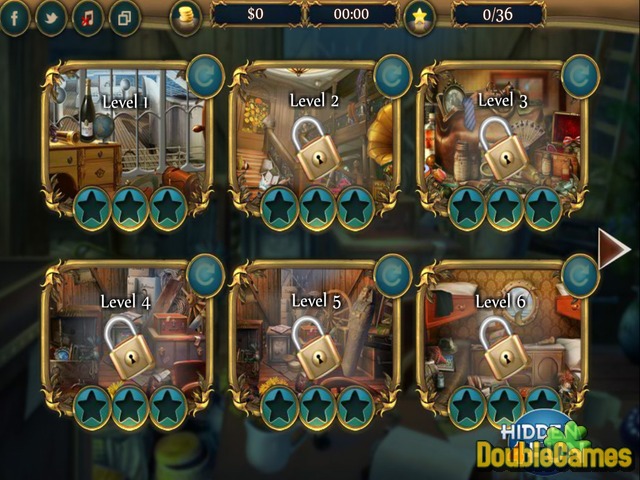
Task: Click the gold star button
Action: click(420, 16)
